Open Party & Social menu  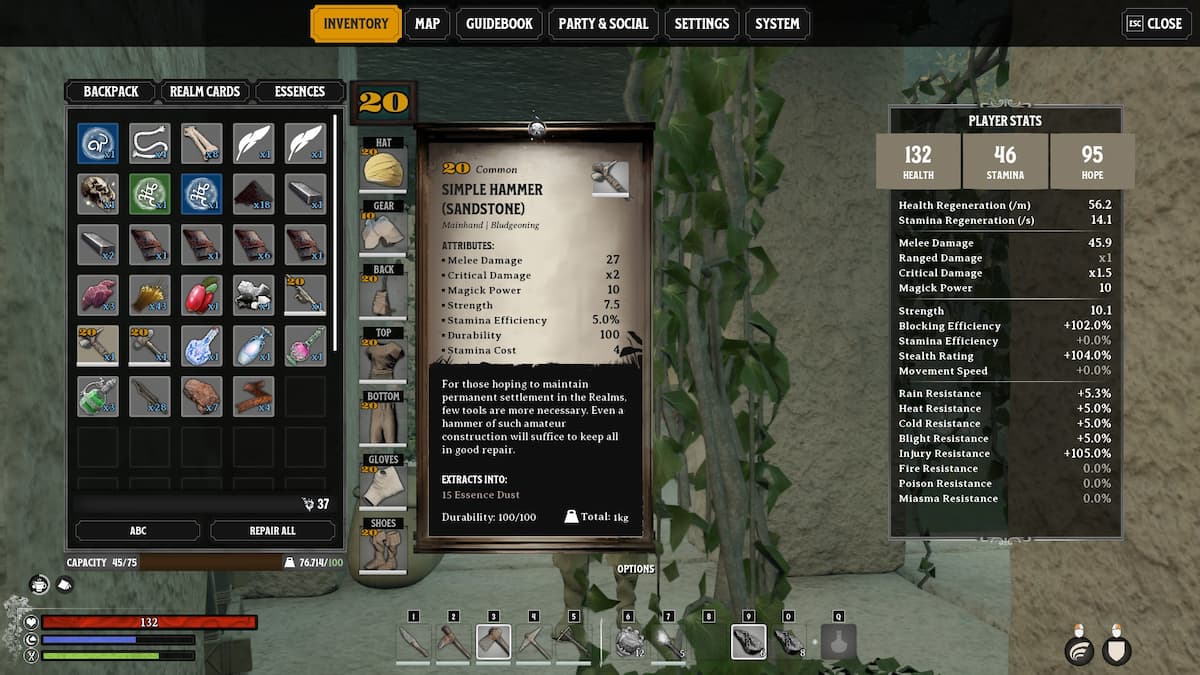603,24
